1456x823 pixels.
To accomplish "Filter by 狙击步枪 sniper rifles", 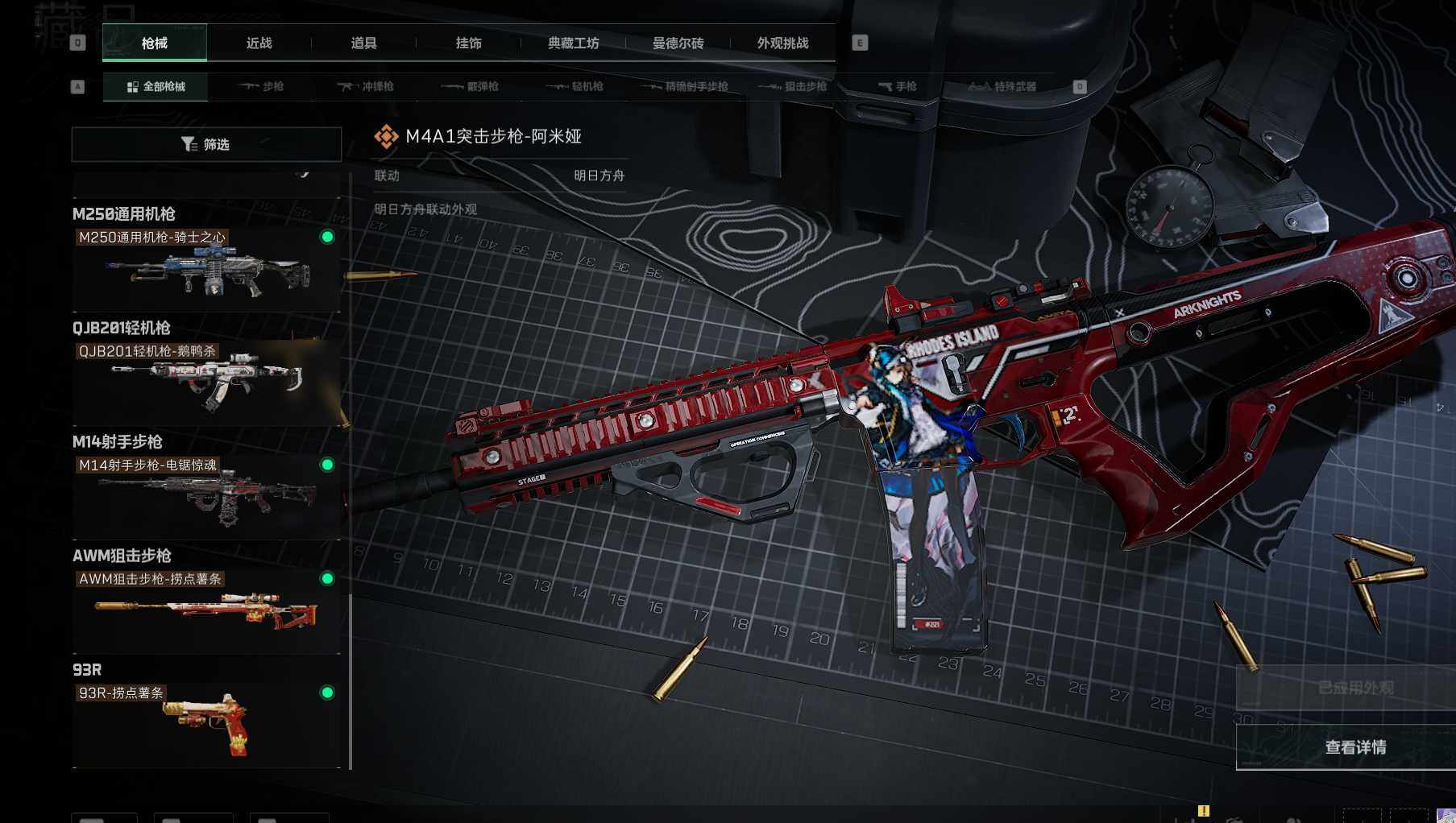I will tap(793, 86).
